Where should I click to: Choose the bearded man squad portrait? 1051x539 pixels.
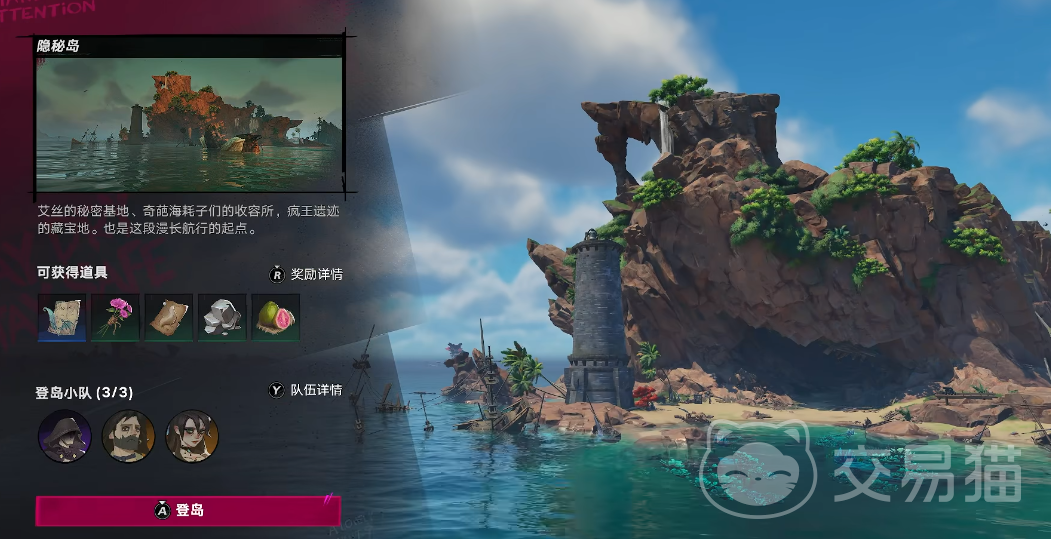128,436
